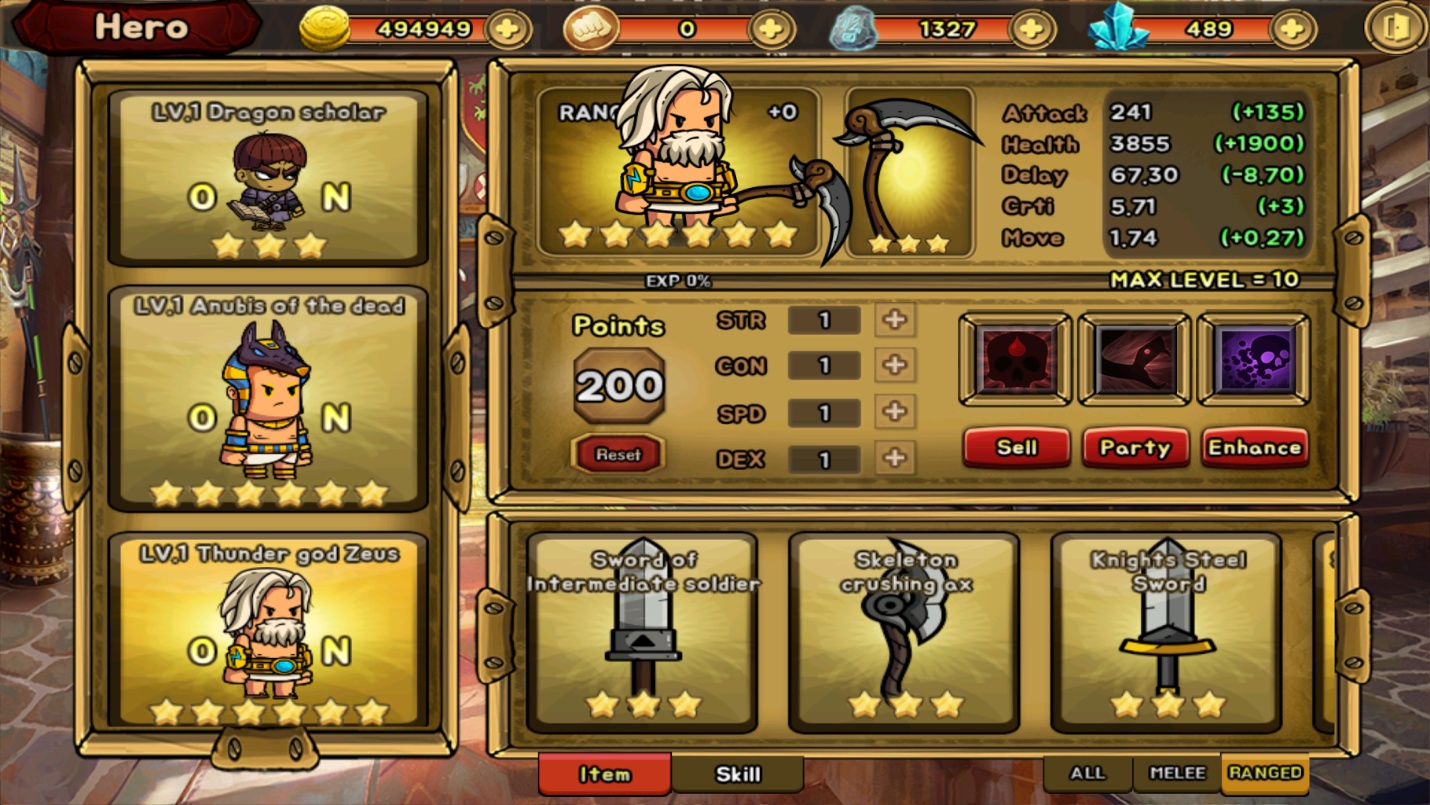The height and width of the screenshot is (805, 1430).
Task: Click the purple skull skill icon
Action: (1254, 360)
